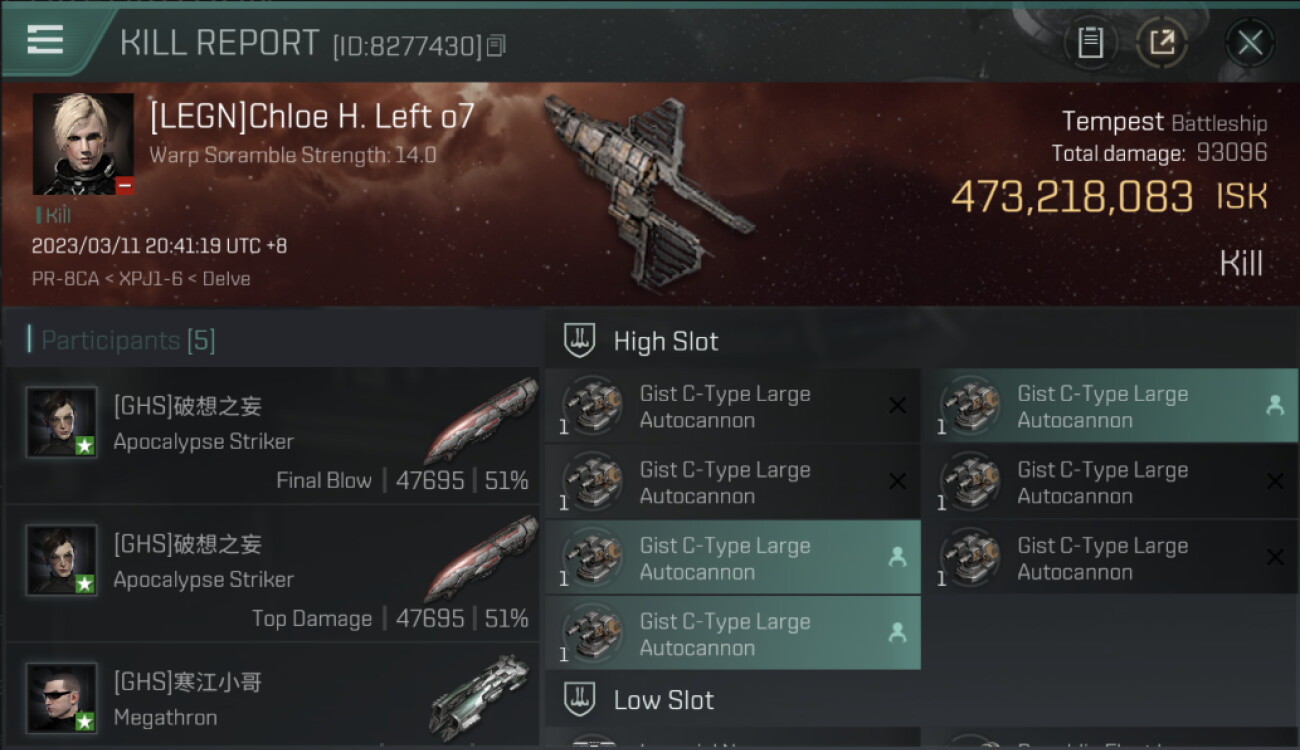Open the clipboard notes icon
Image resolution: width=1300 pixels, height=750 pixels.
pyautogui.click(x=1090, y=43)
